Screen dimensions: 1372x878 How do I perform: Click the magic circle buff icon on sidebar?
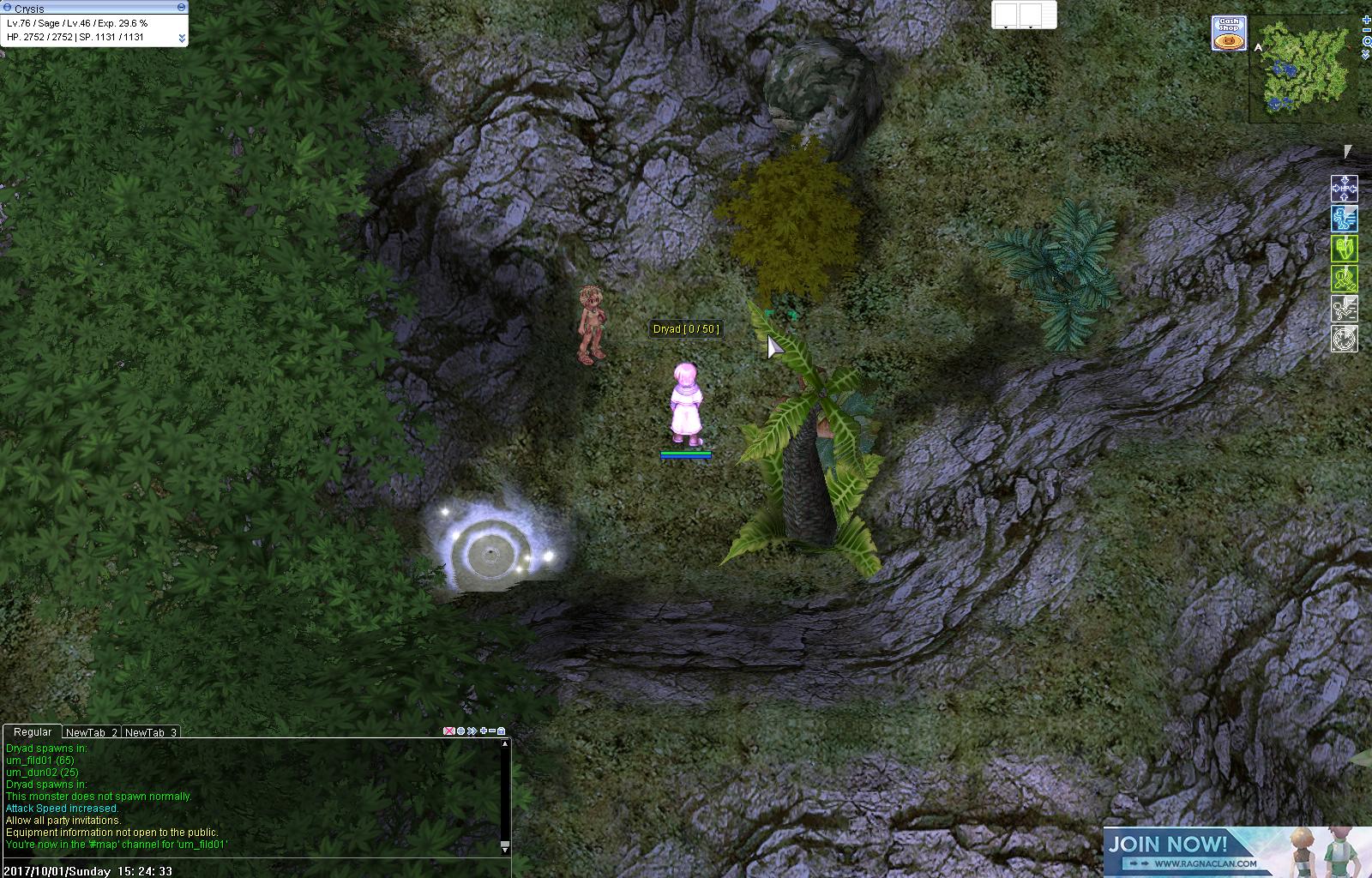(x=1345, y=340)
